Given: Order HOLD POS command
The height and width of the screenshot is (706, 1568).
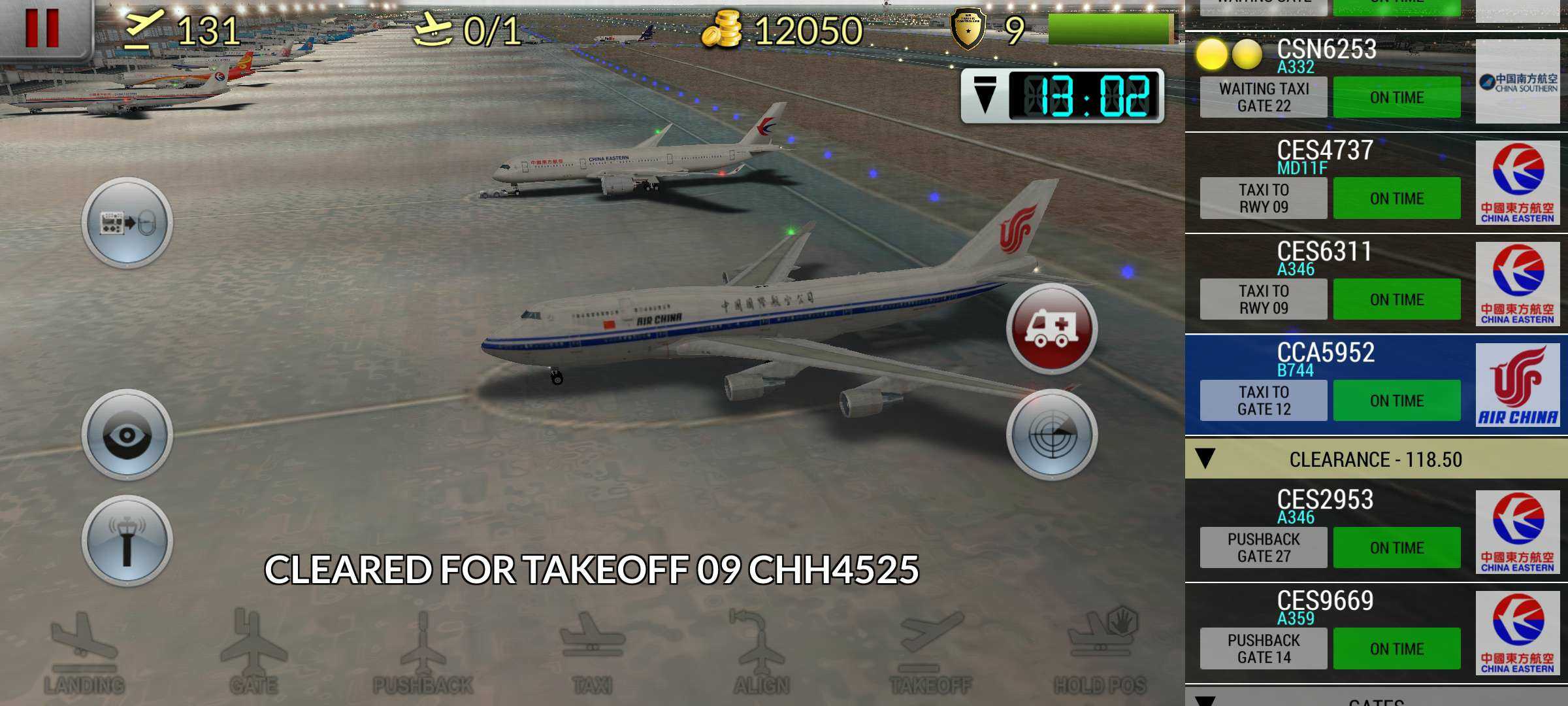Looking at the screenshot, I should point(1100,652).
